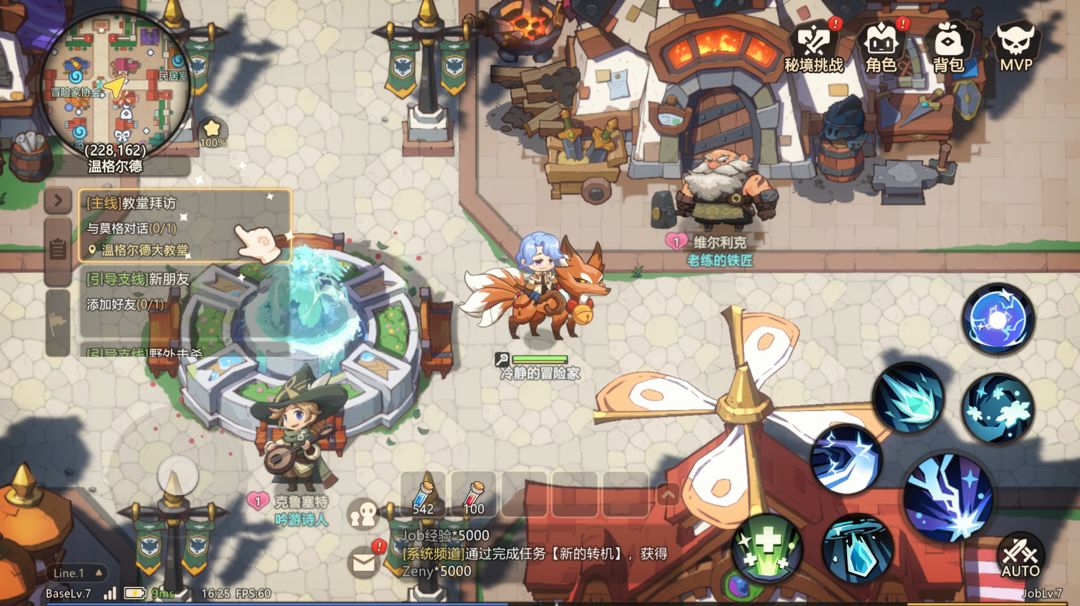Activate the green healing cross skill
The height and width of the screenshot is (606, 1080).
pos(767,548)
